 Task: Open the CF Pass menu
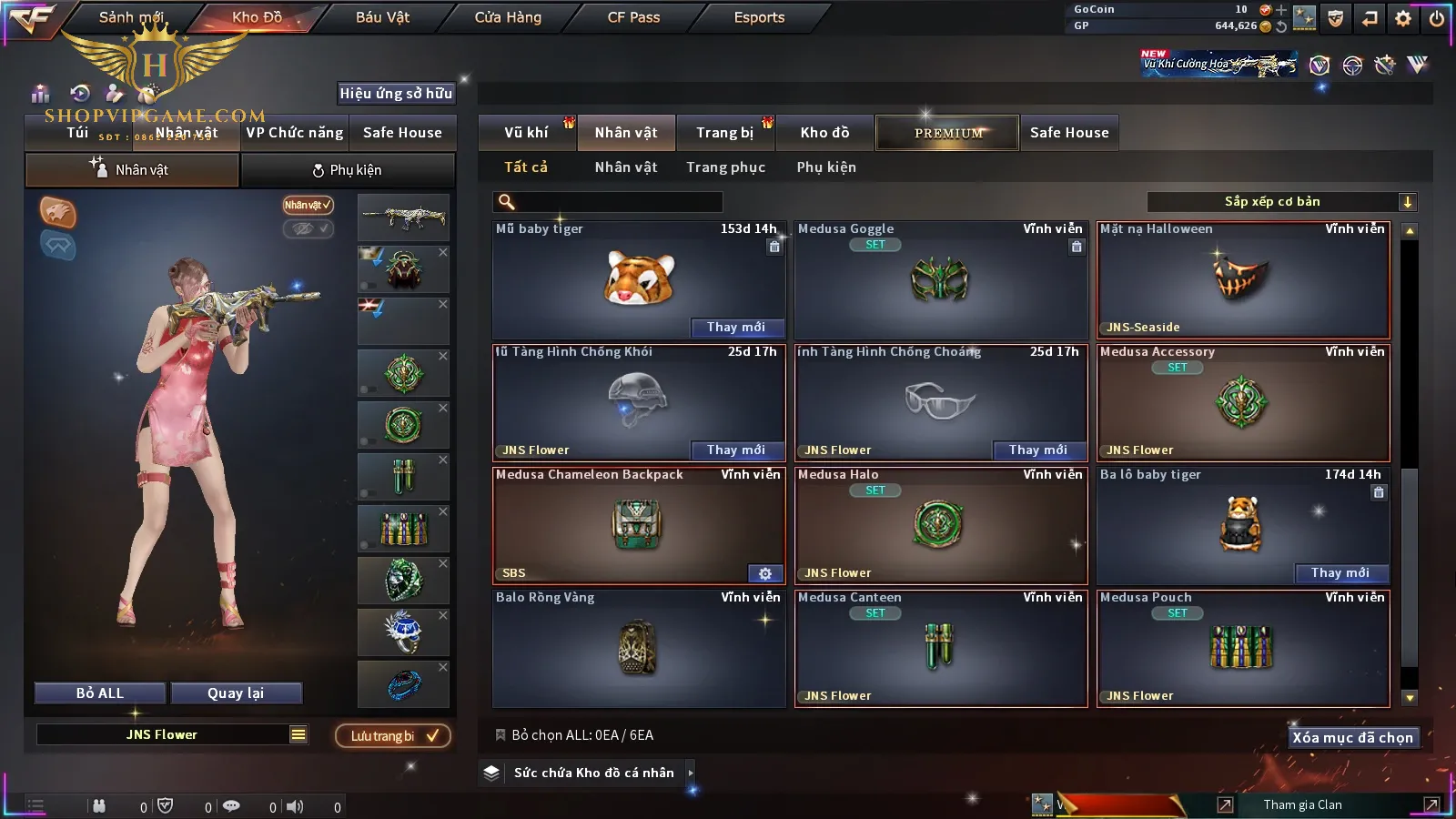point(633,17)
